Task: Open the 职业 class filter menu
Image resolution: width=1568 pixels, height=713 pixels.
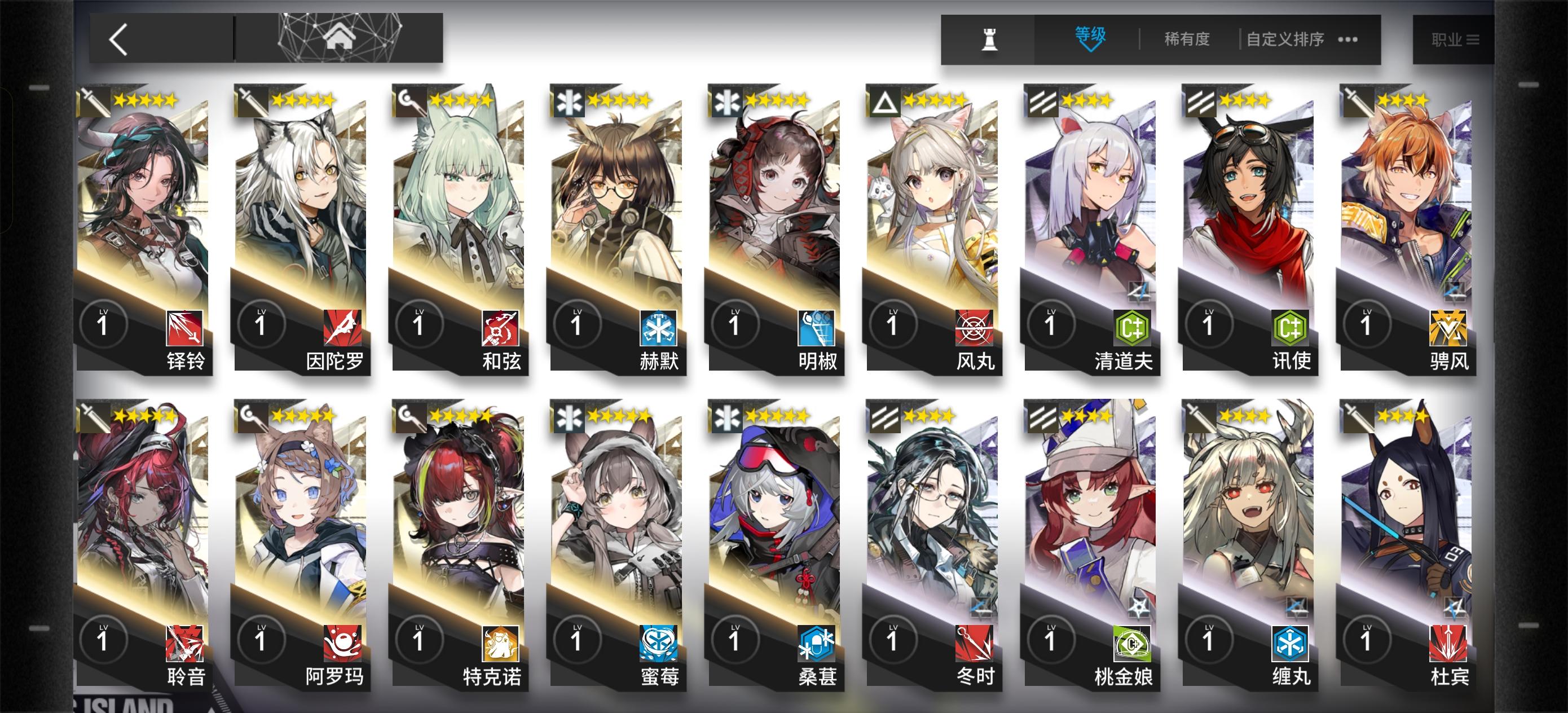Action: 1455,38
